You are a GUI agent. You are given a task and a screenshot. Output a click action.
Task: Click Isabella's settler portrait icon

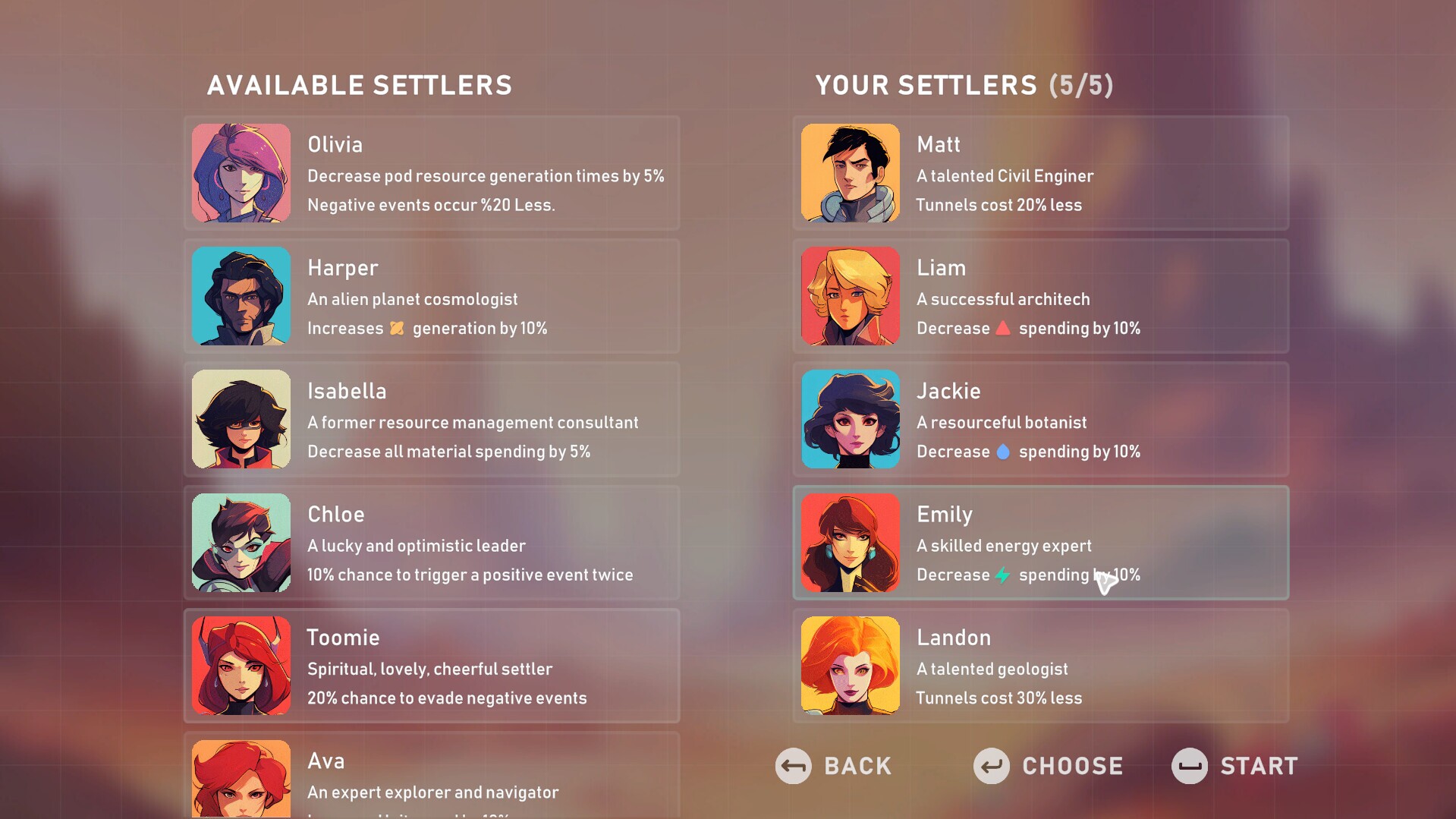click(241, 419)
